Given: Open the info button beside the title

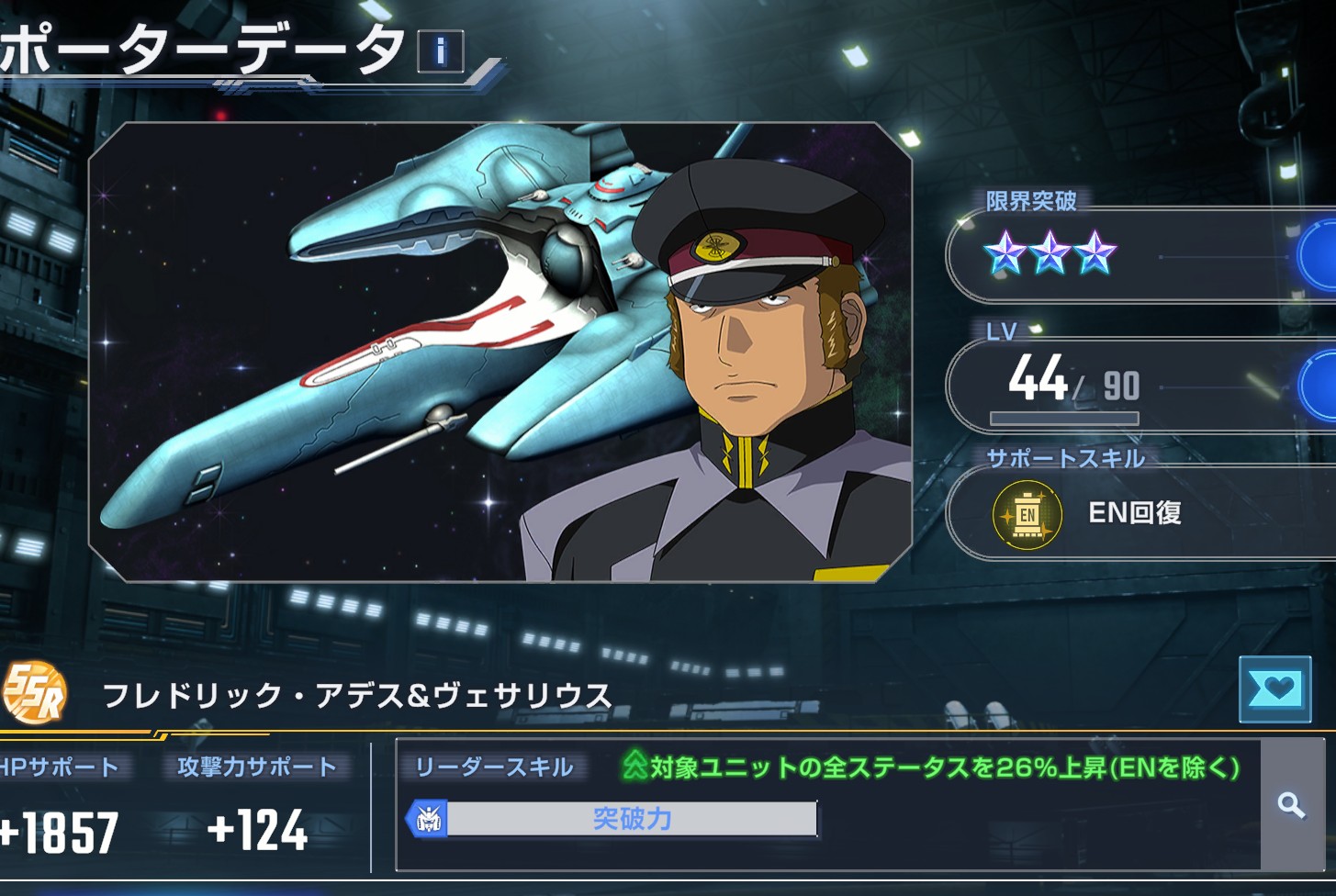Looking at the screenshot, I should point(441,51).
